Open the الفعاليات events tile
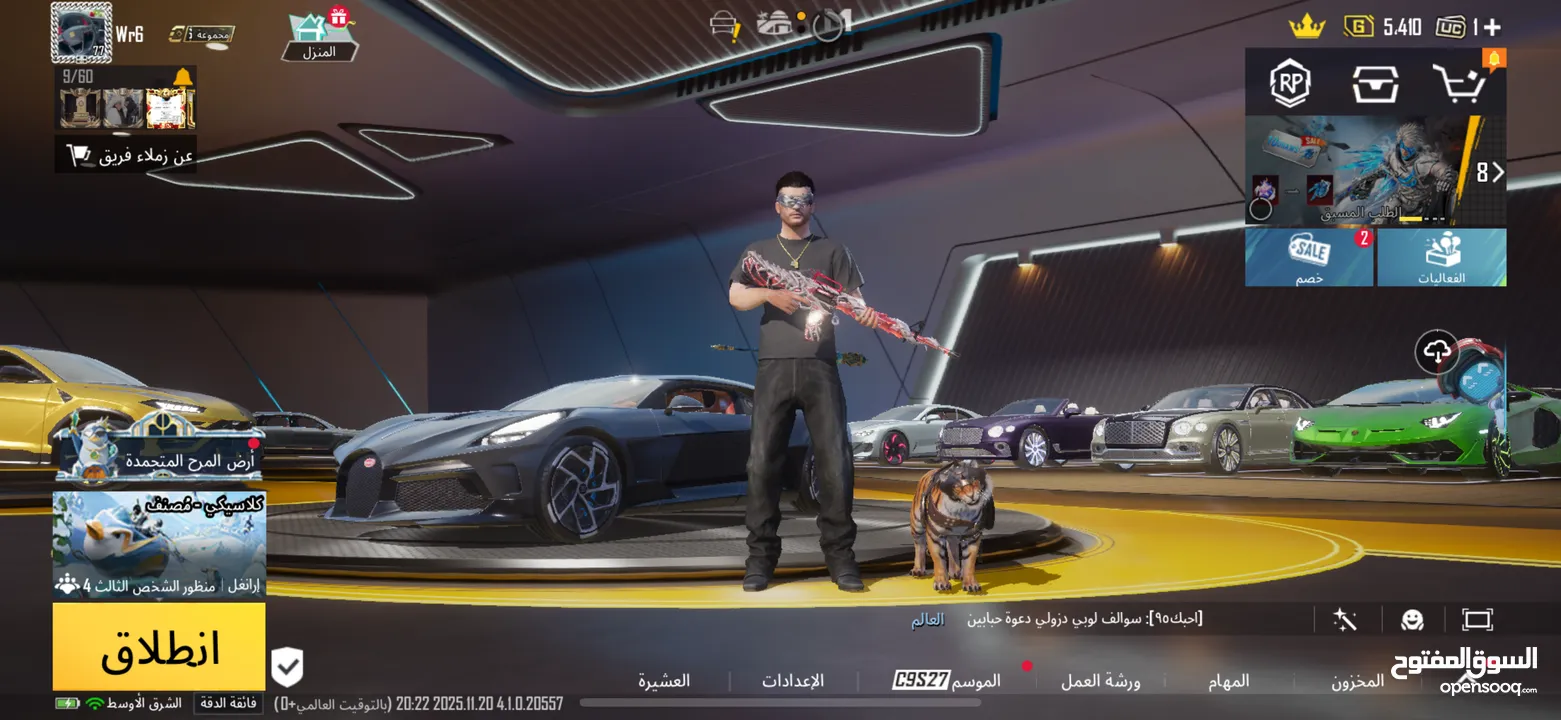 click(x=1441, y=258)
